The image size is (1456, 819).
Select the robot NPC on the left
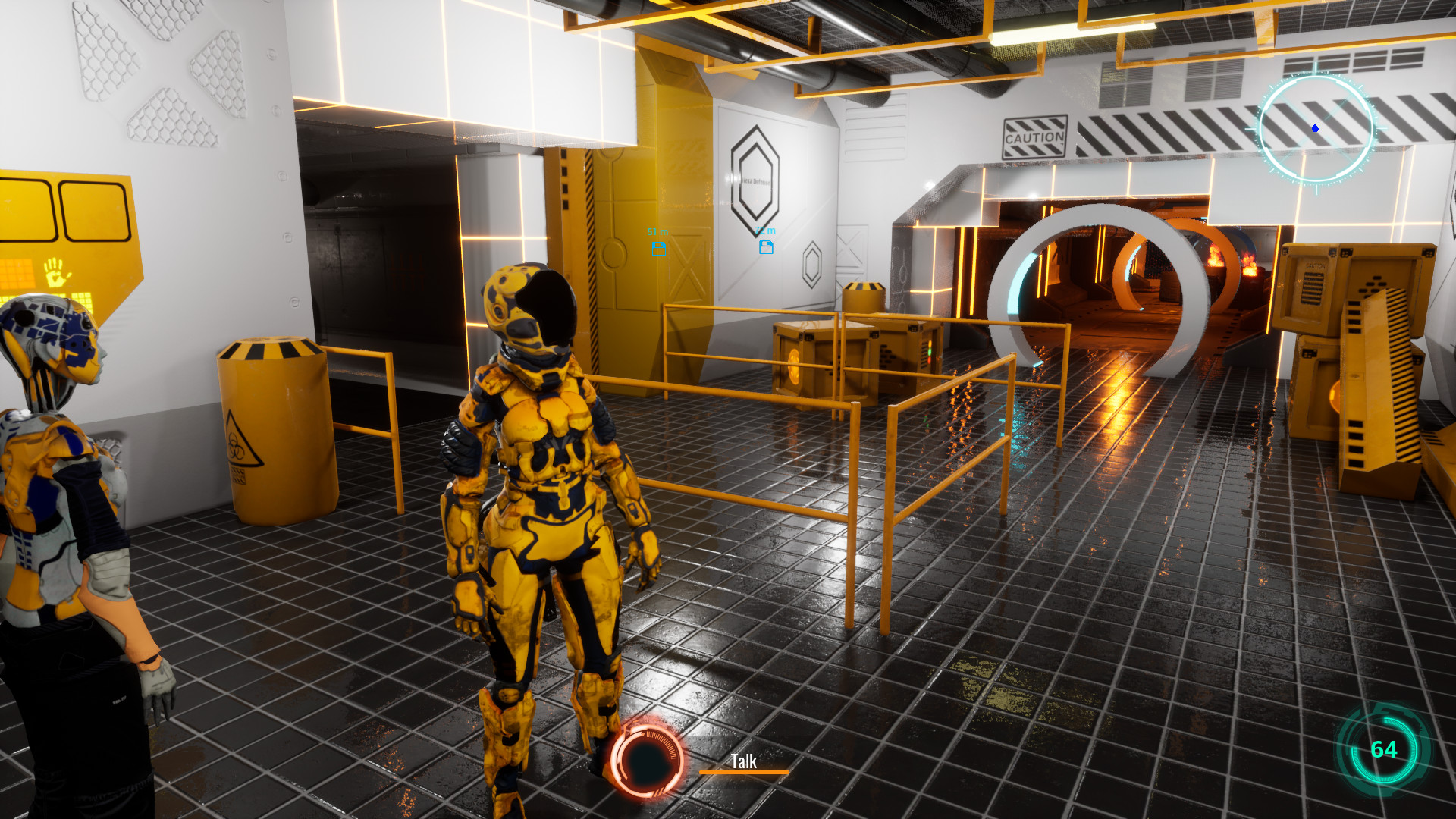click(53, 493)
